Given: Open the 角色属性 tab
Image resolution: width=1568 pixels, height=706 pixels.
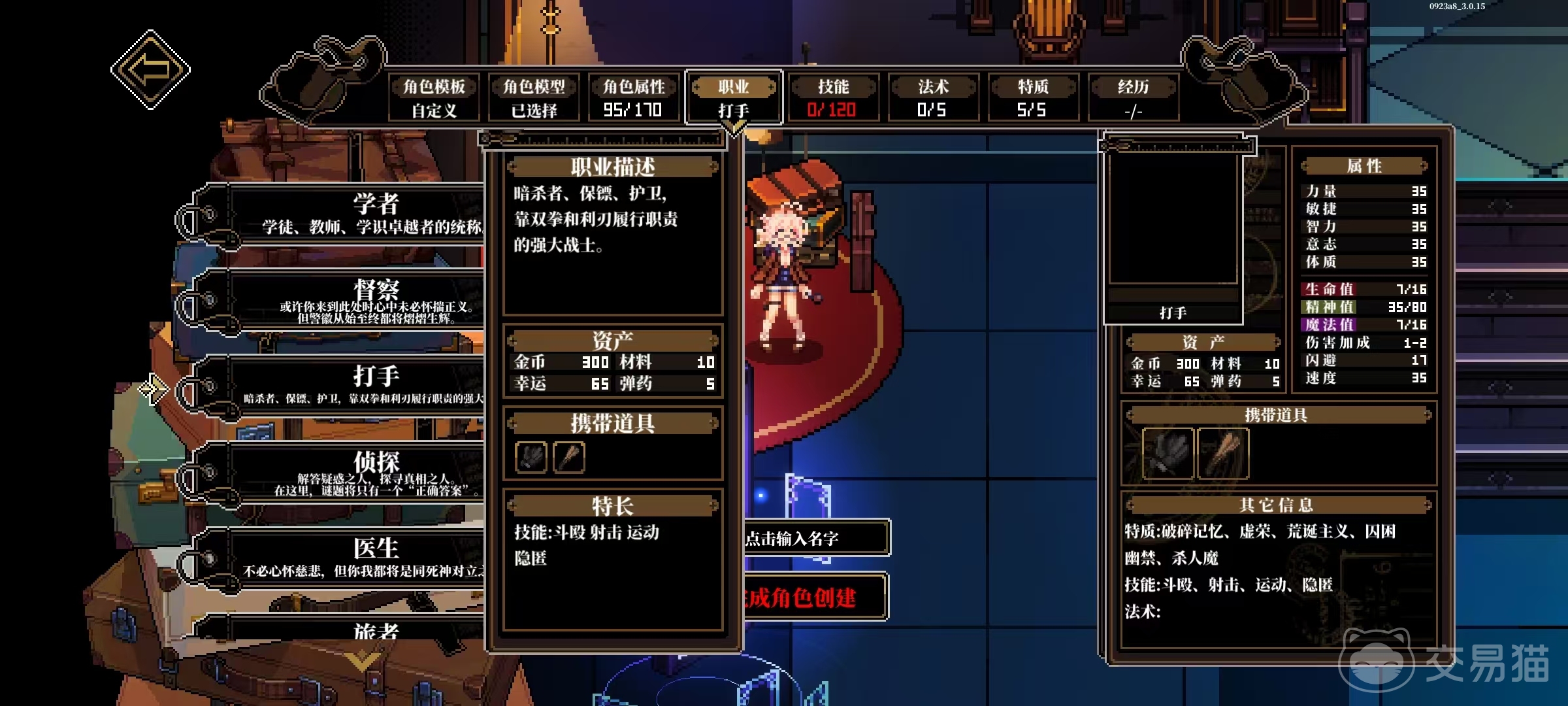Looking at the screenshot, I should (x=633, y=97).
